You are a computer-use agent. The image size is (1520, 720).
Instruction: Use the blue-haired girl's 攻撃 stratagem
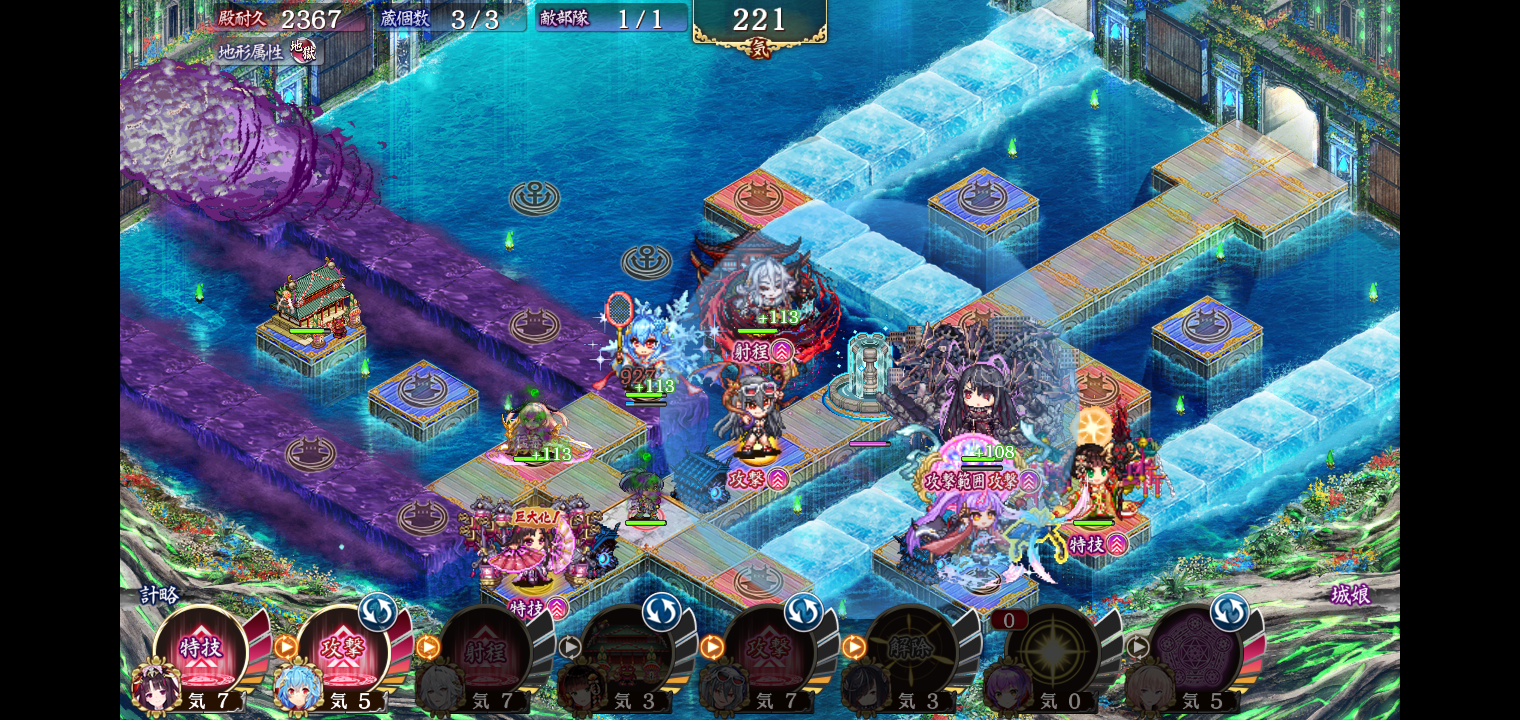click(342, 650)
